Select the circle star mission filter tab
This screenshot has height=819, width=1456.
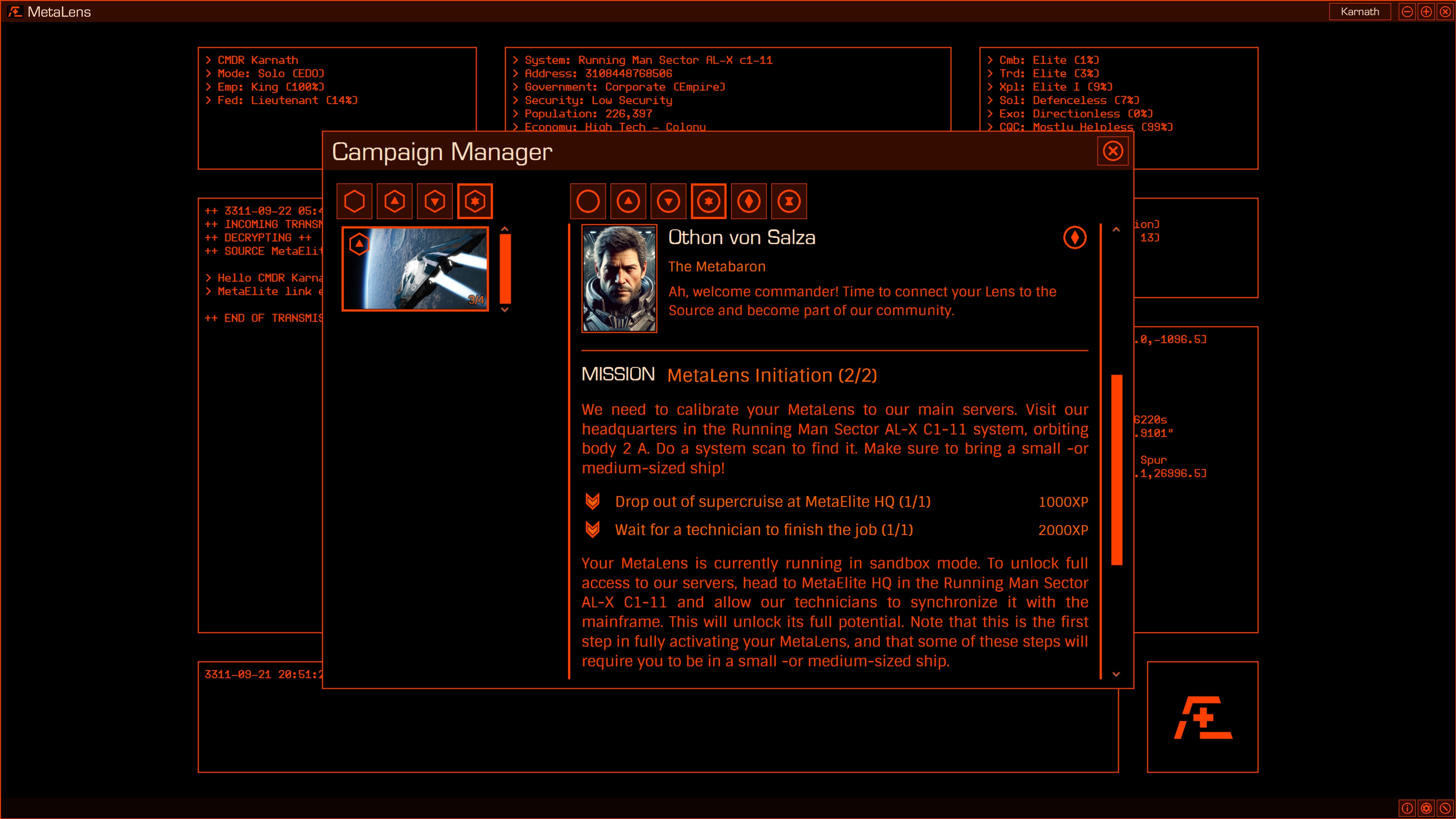(708, 201)
